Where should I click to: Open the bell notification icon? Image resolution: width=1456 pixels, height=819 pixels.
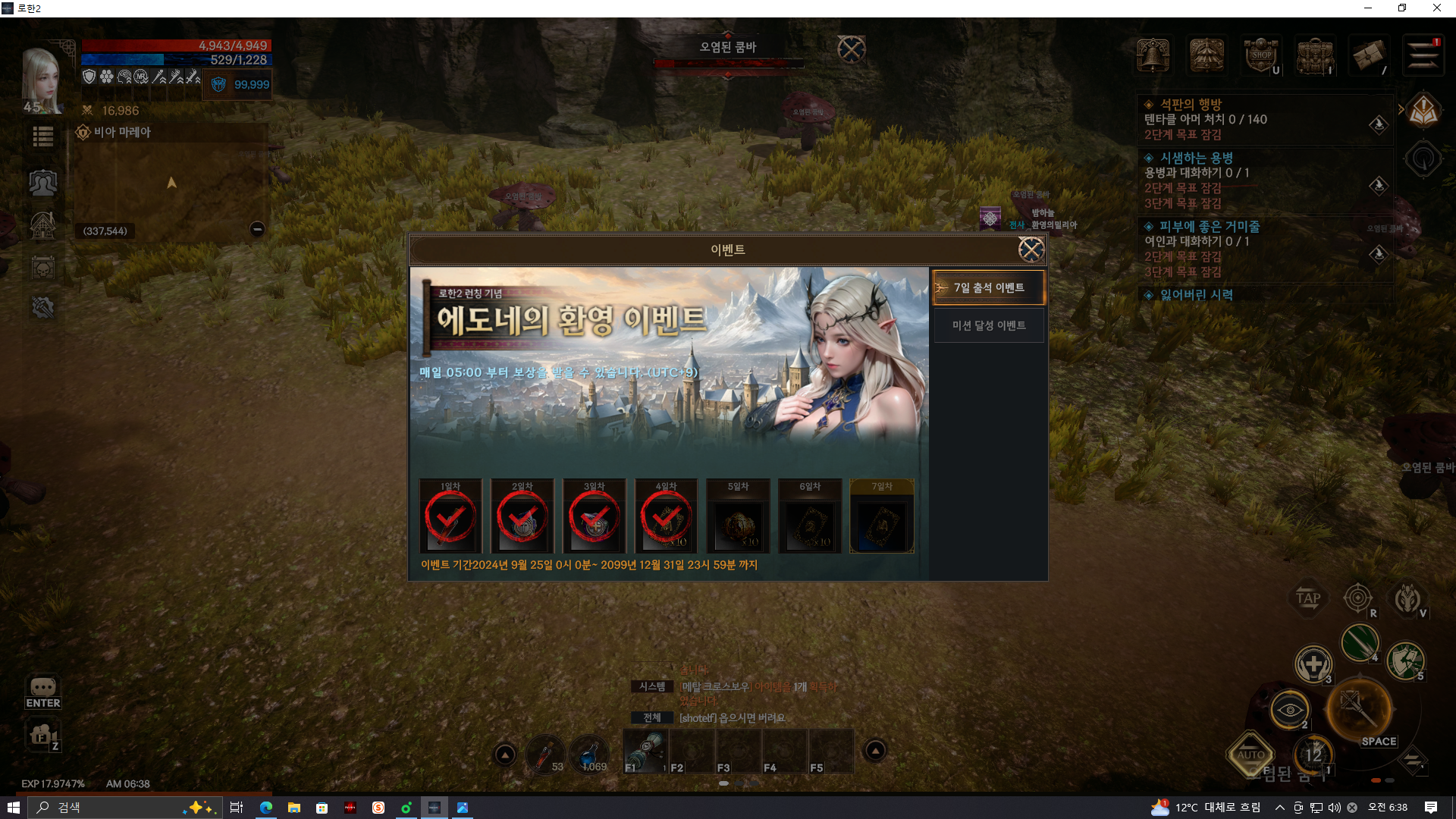coord(1153,55)
